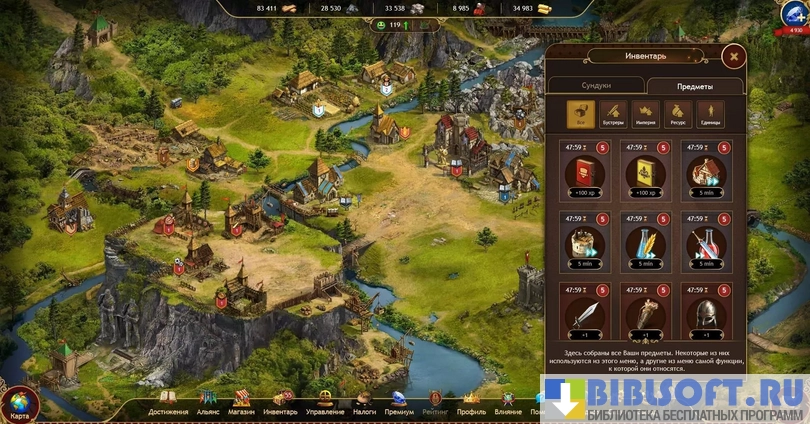Open the Карта map button
The height and width of the screenshot is (424, 810).
coord(20,402)
